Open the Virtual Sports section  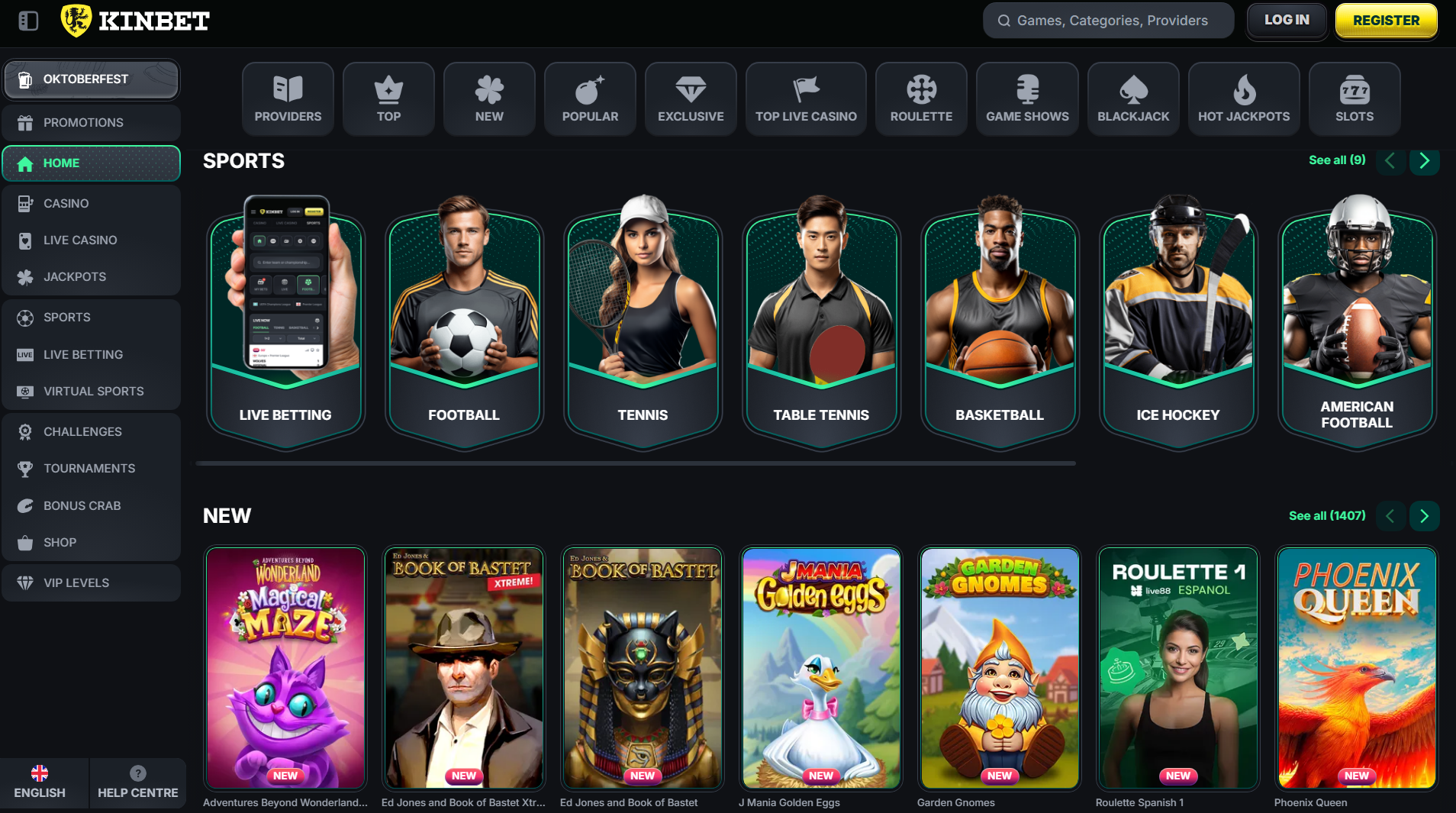[93, 391]
